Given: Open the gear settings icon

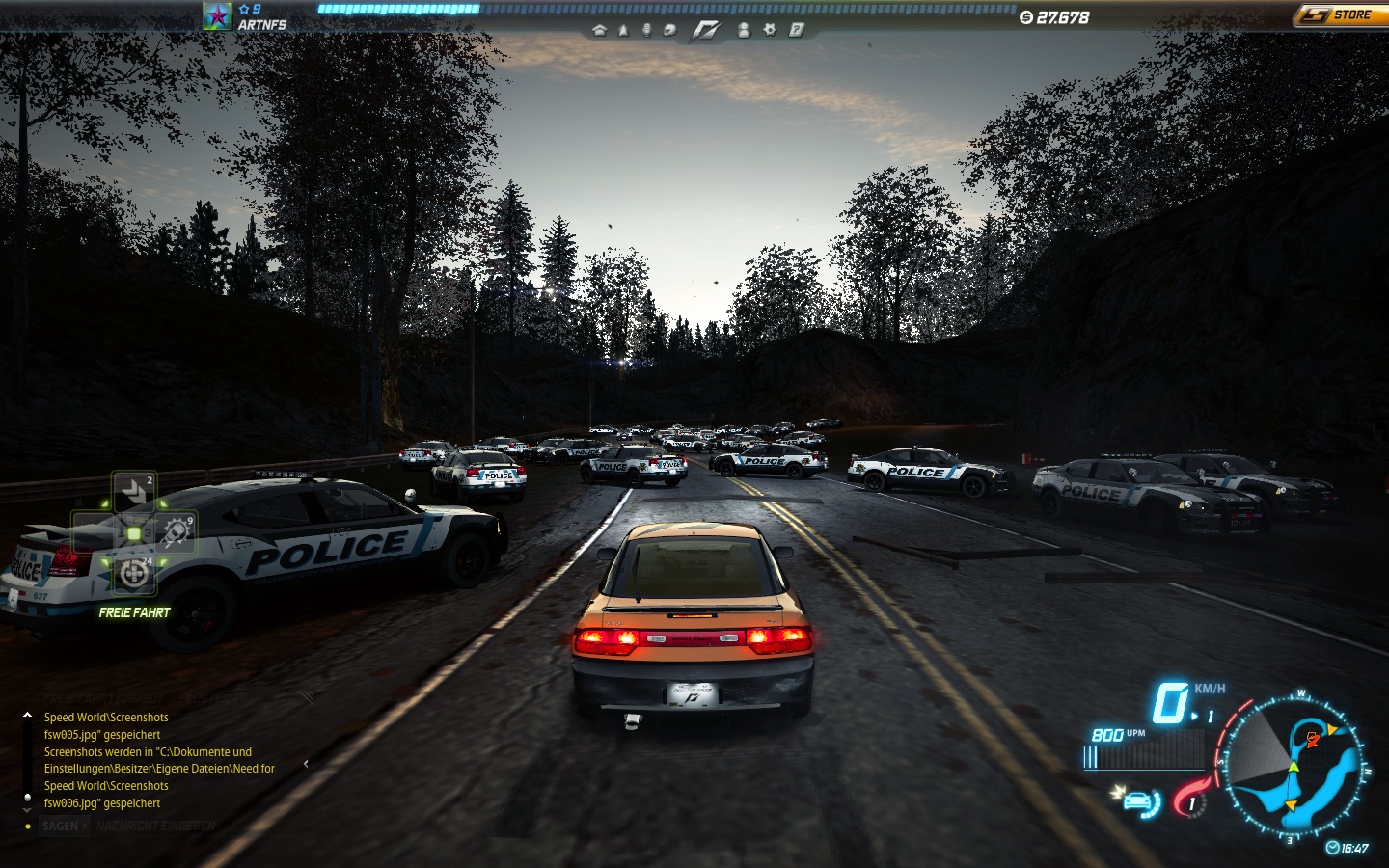Looking at the screenshot, I should click(770, 30).
